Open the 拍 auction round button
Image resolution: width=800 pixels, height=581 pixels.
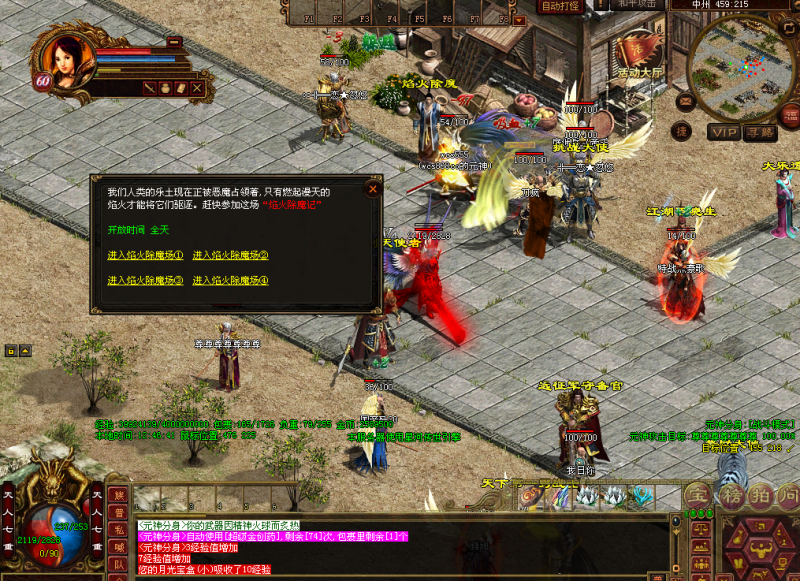[760, 494]
